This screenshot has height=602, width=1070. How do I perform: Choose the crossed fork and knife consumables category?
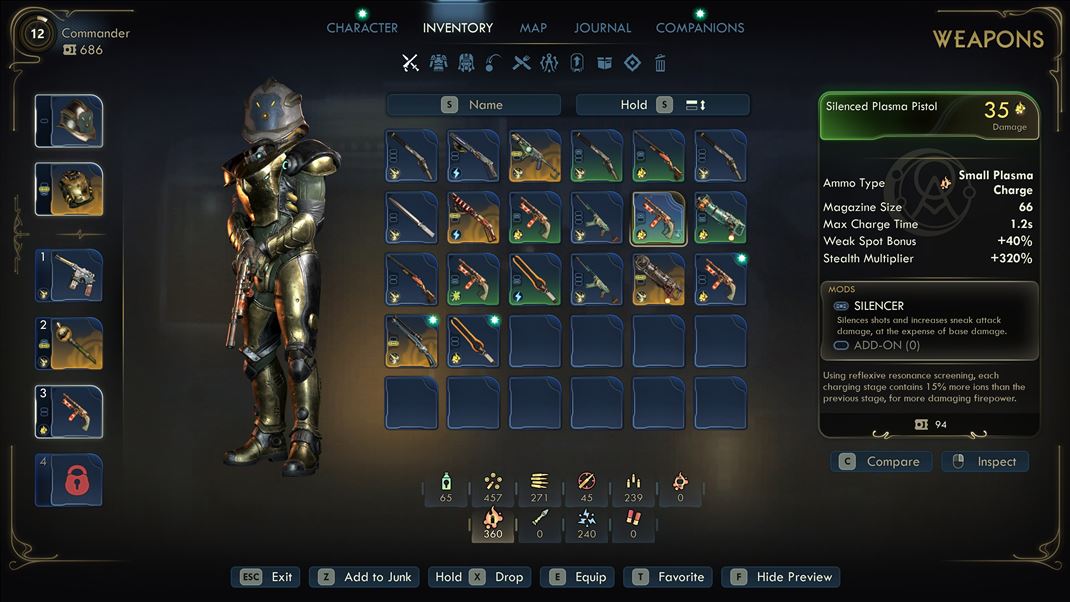pos(521,63)
